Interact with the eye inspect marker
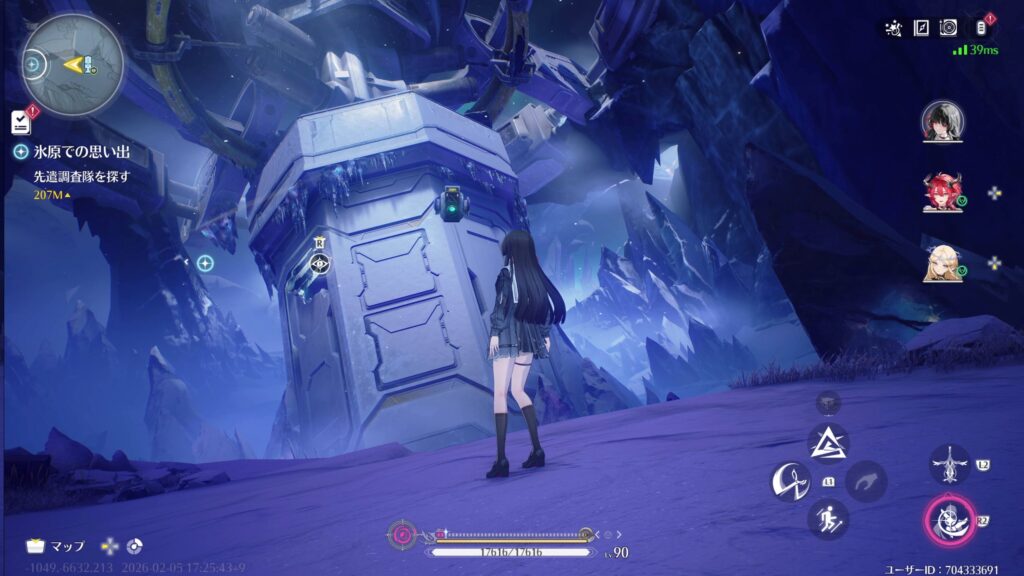1024x576 pixels. 320,264
